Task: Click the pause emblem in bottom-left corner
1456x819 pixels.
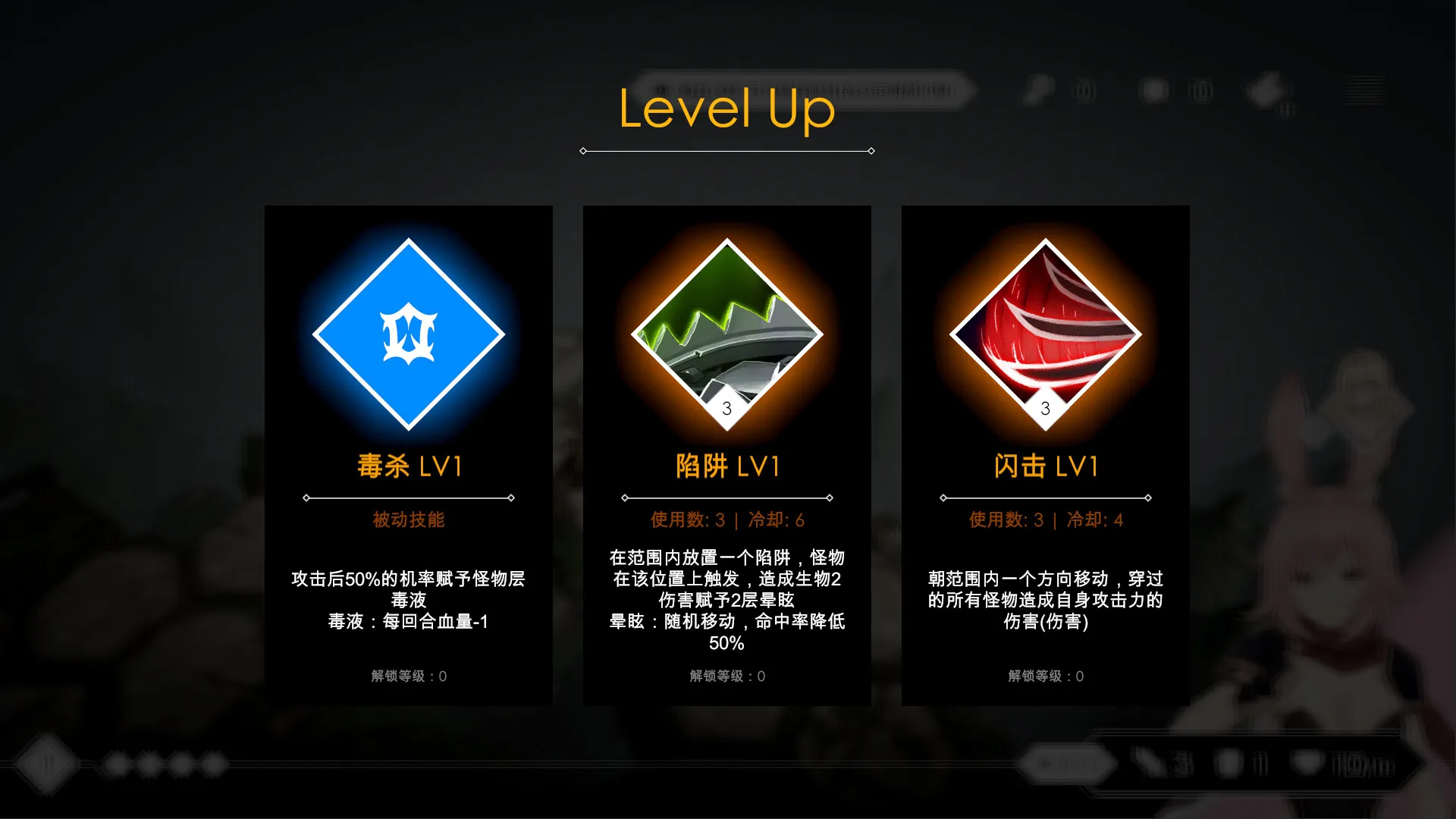Action: coord(47,765)
